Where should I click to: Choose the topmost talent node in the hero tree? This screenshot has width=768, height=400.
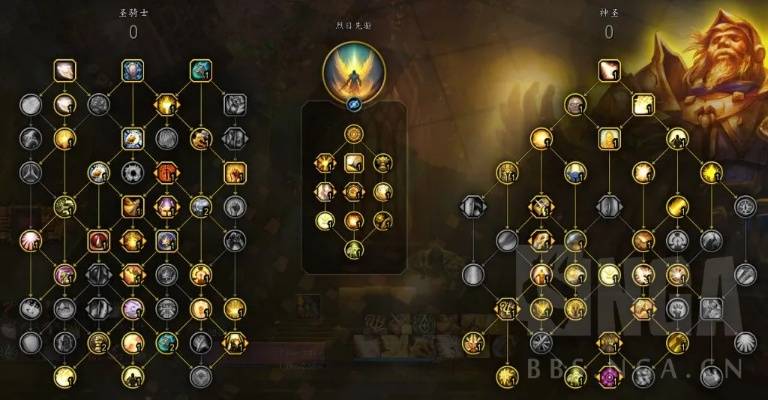pos(353,134)
